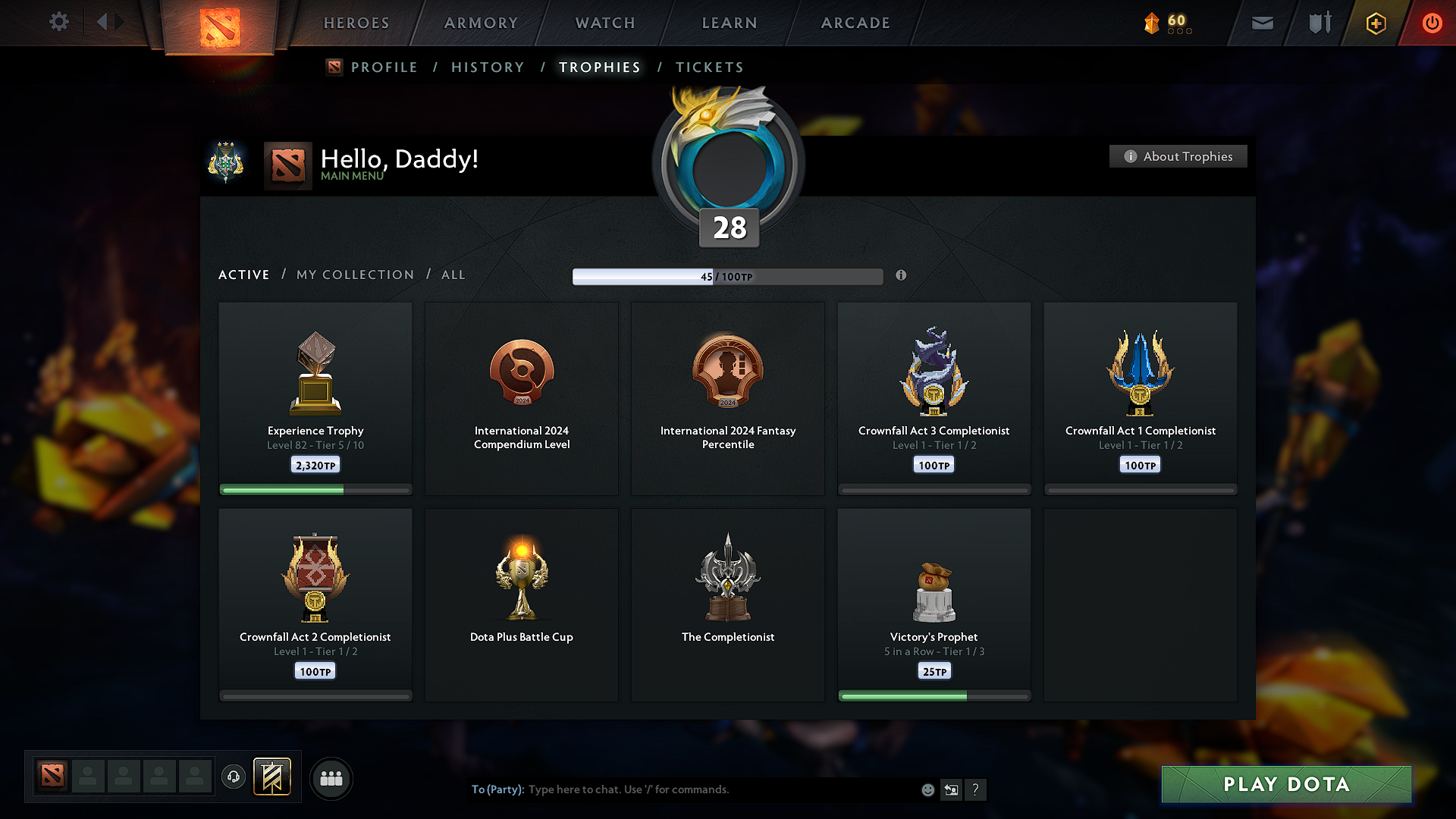Click the back navigation arrow at top left
The width and height of the screenshot is (1456, 819).
tap(104, 22)
